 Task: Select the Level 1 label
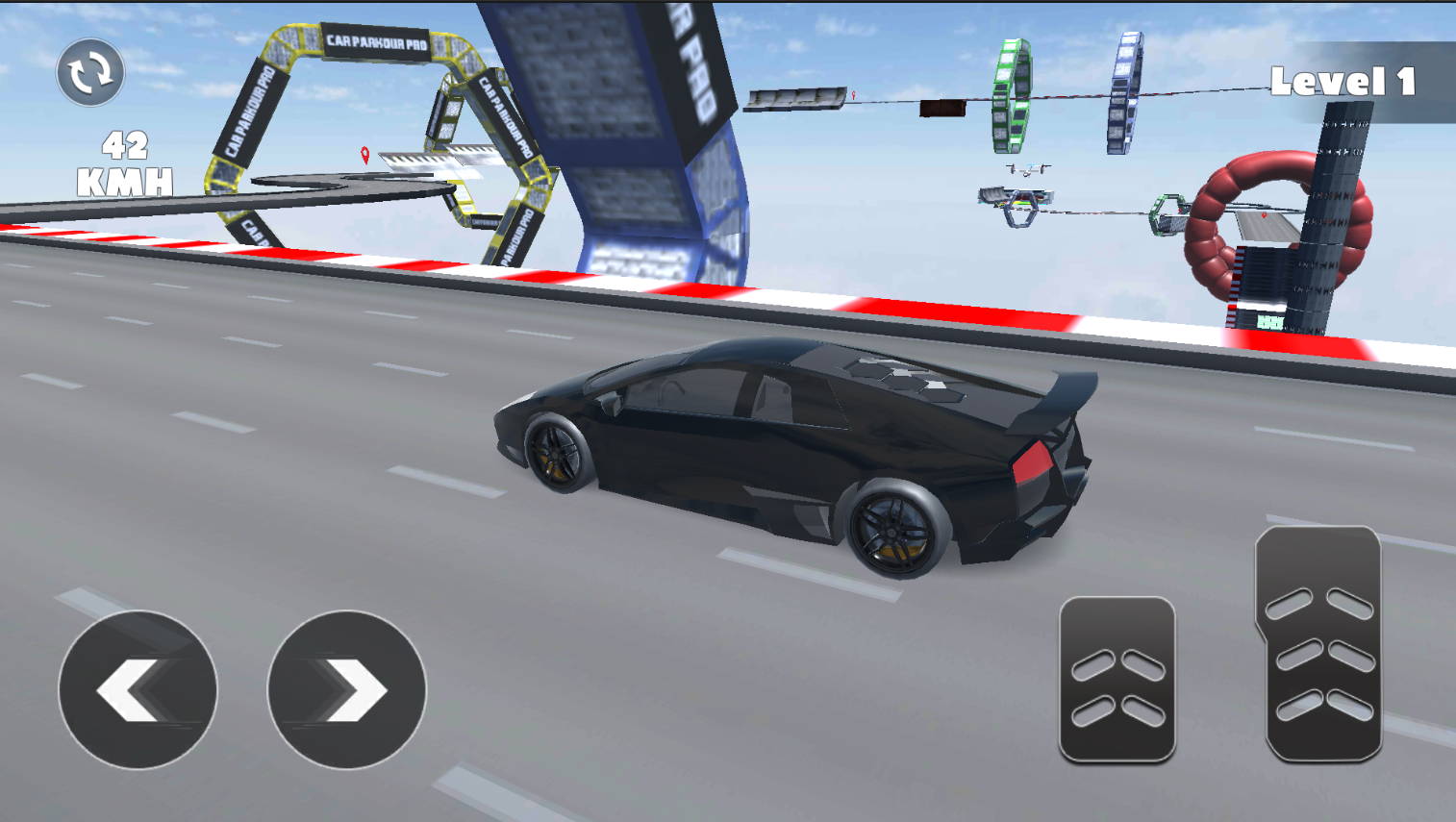click(x=1343, y=85)
